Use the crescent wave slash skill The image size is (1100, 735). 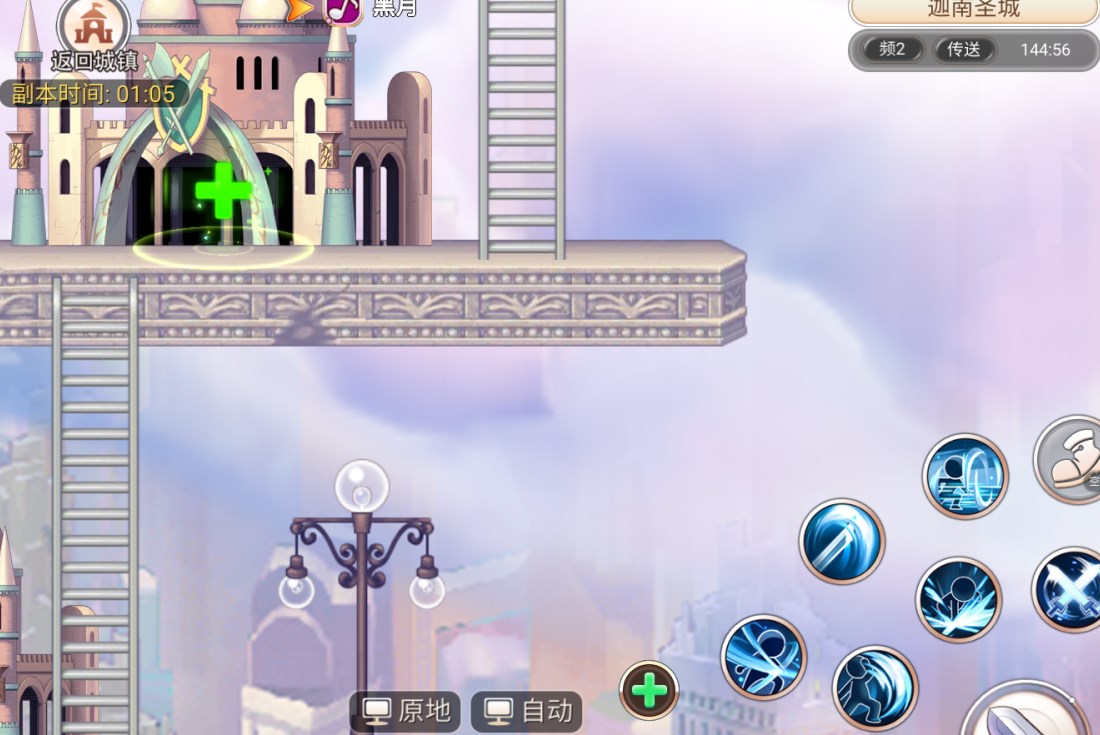pyautogui.click(x=875, y=688)
